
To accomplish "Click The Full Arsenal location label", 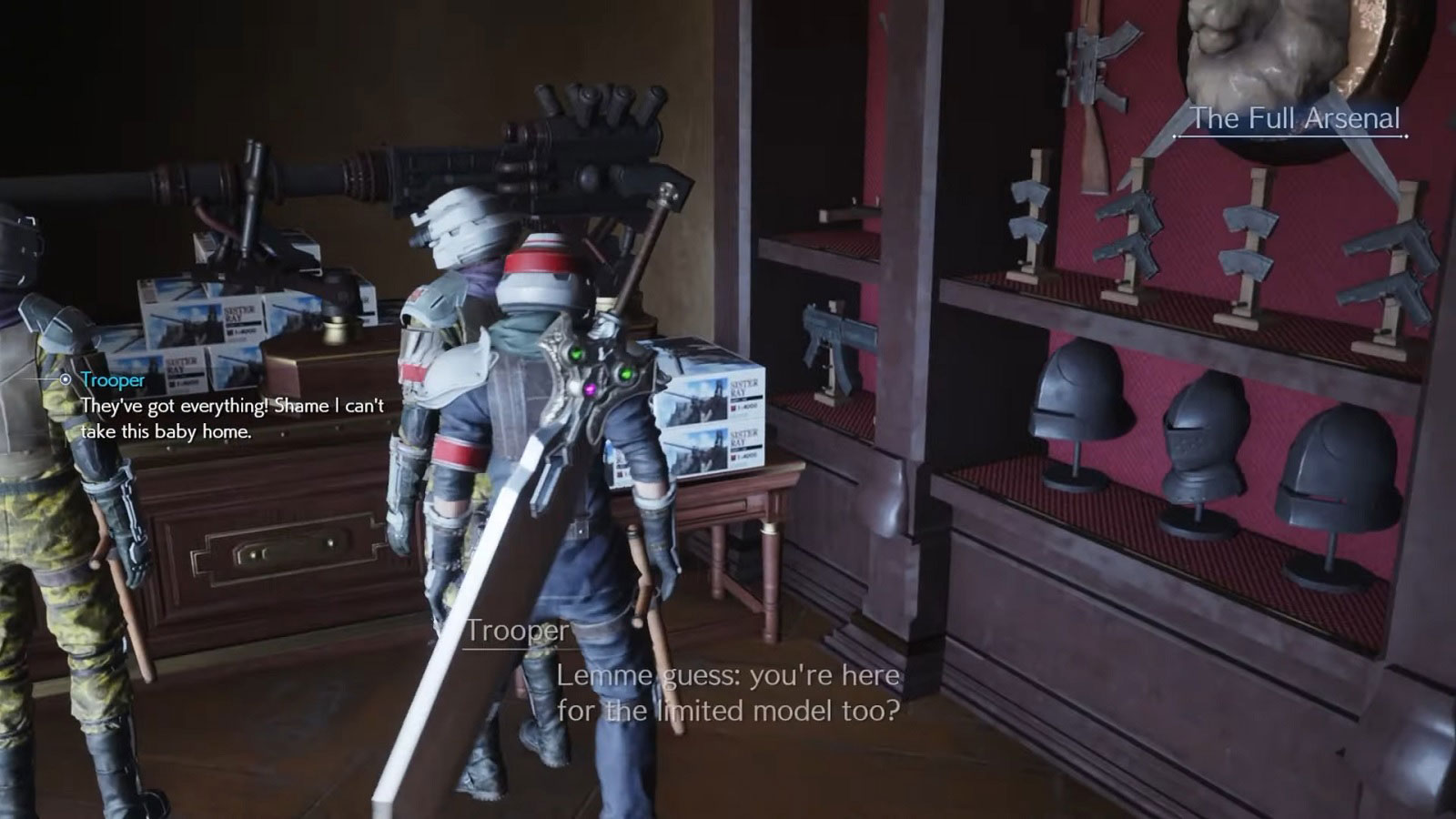I will pos(1296,117).
